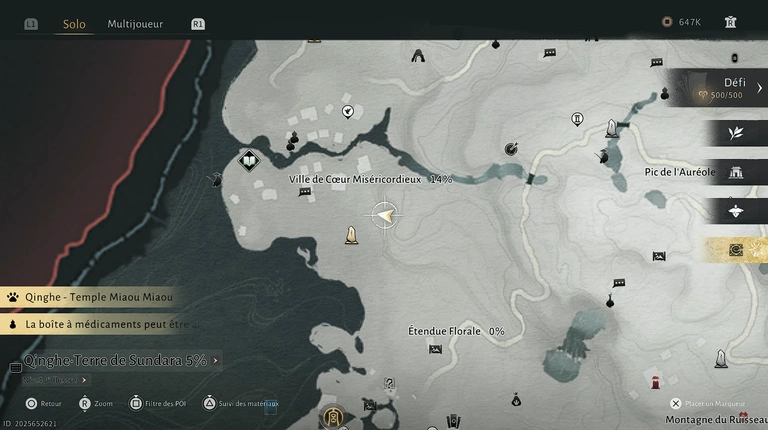
Task: Select the Ville de Cœur Miséricordieux label
Action: tap(357, 179)
